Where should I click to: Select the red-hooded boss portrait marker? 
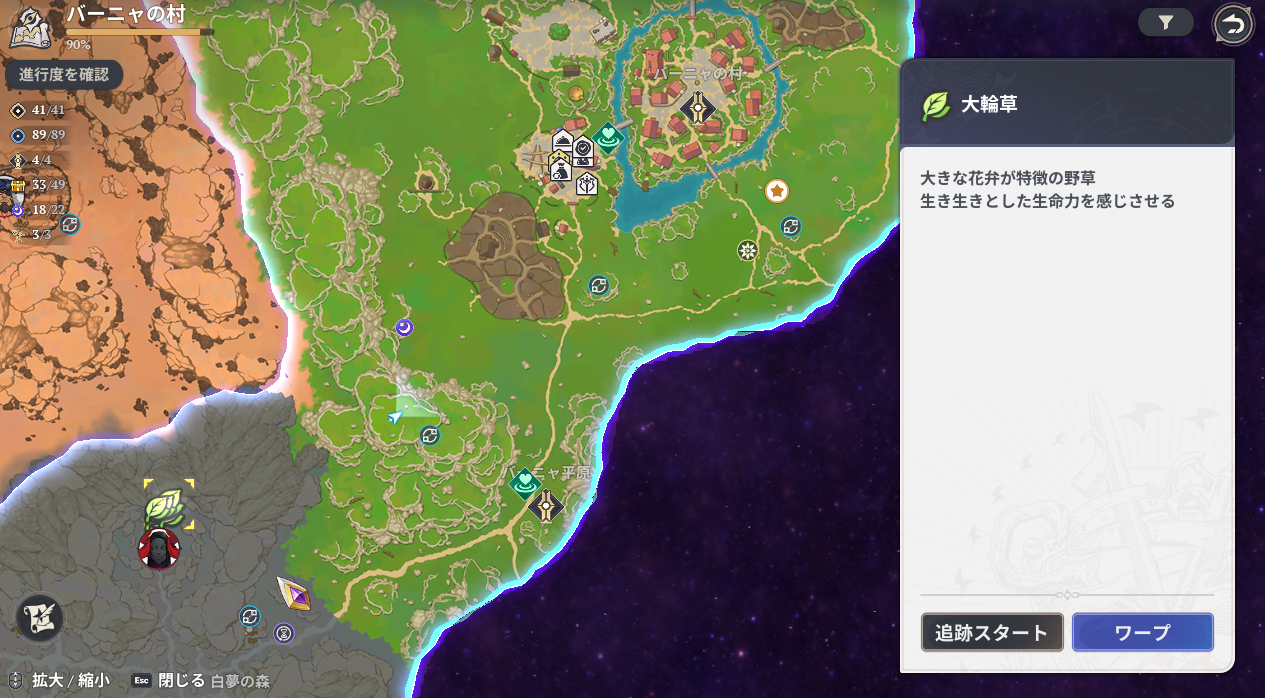159,548
